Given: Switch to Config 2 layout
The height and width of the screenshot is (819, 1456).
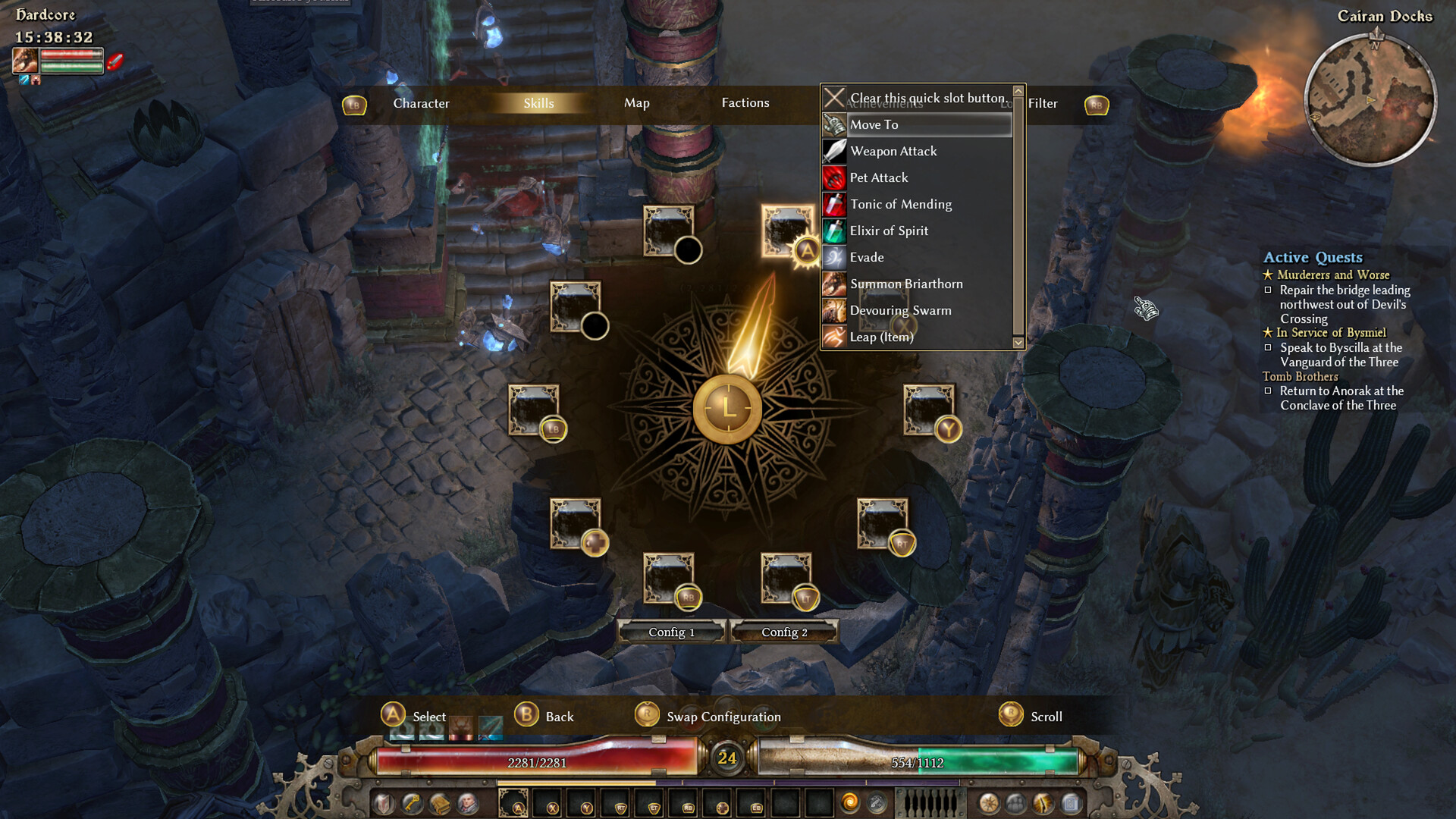Looking at the screenshot, I should [x=784, y=632].
